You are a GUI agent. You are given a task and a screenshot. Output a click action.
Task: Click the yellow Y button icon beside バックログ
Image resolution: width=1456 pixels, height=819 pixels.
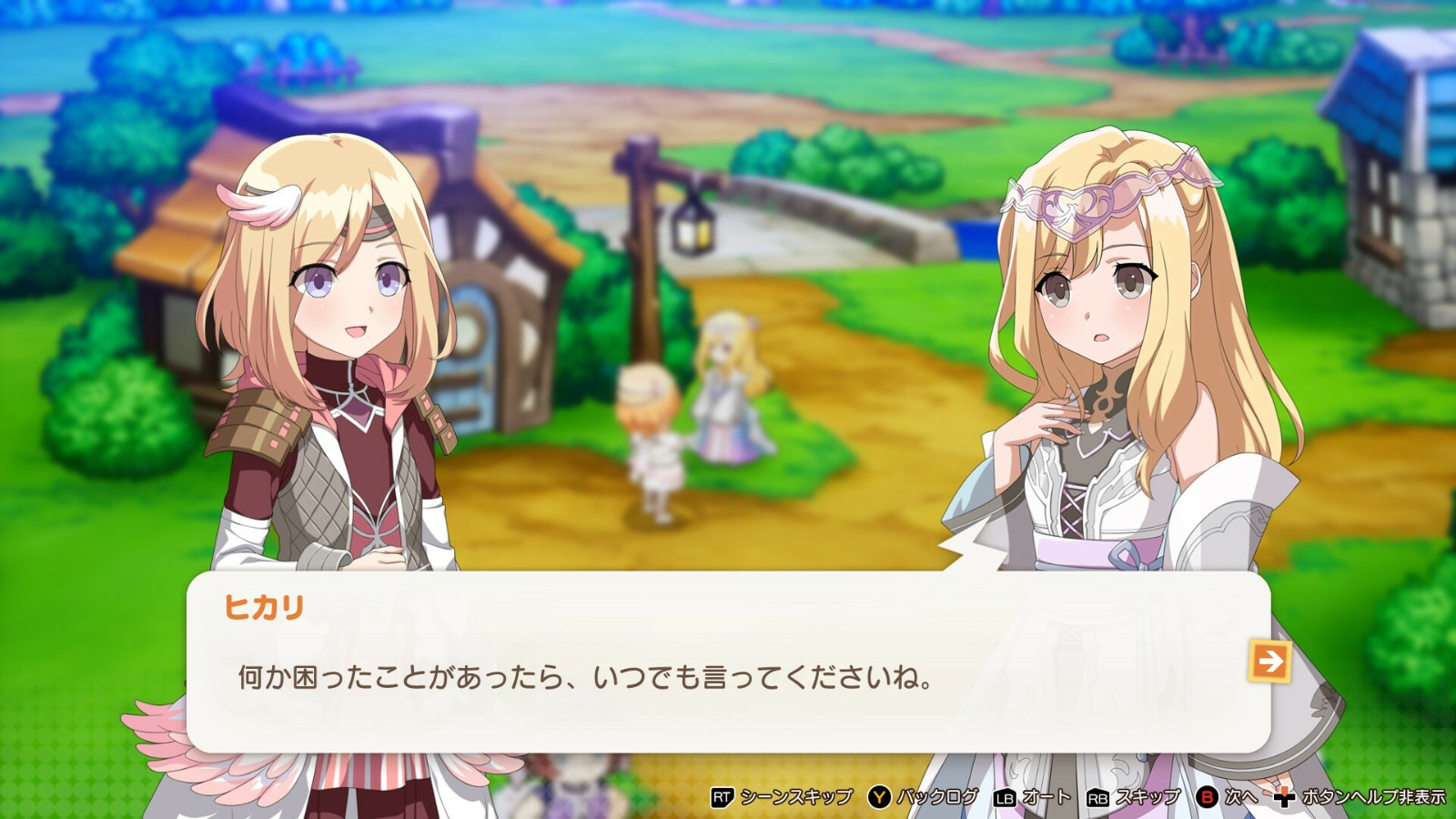[878, 794]
